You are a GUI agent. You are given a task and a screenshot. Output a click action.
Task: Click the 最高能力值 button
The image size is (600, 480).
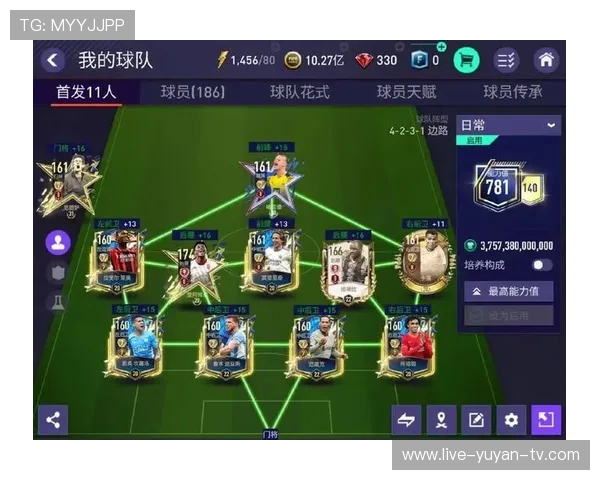tap(508, 291)
